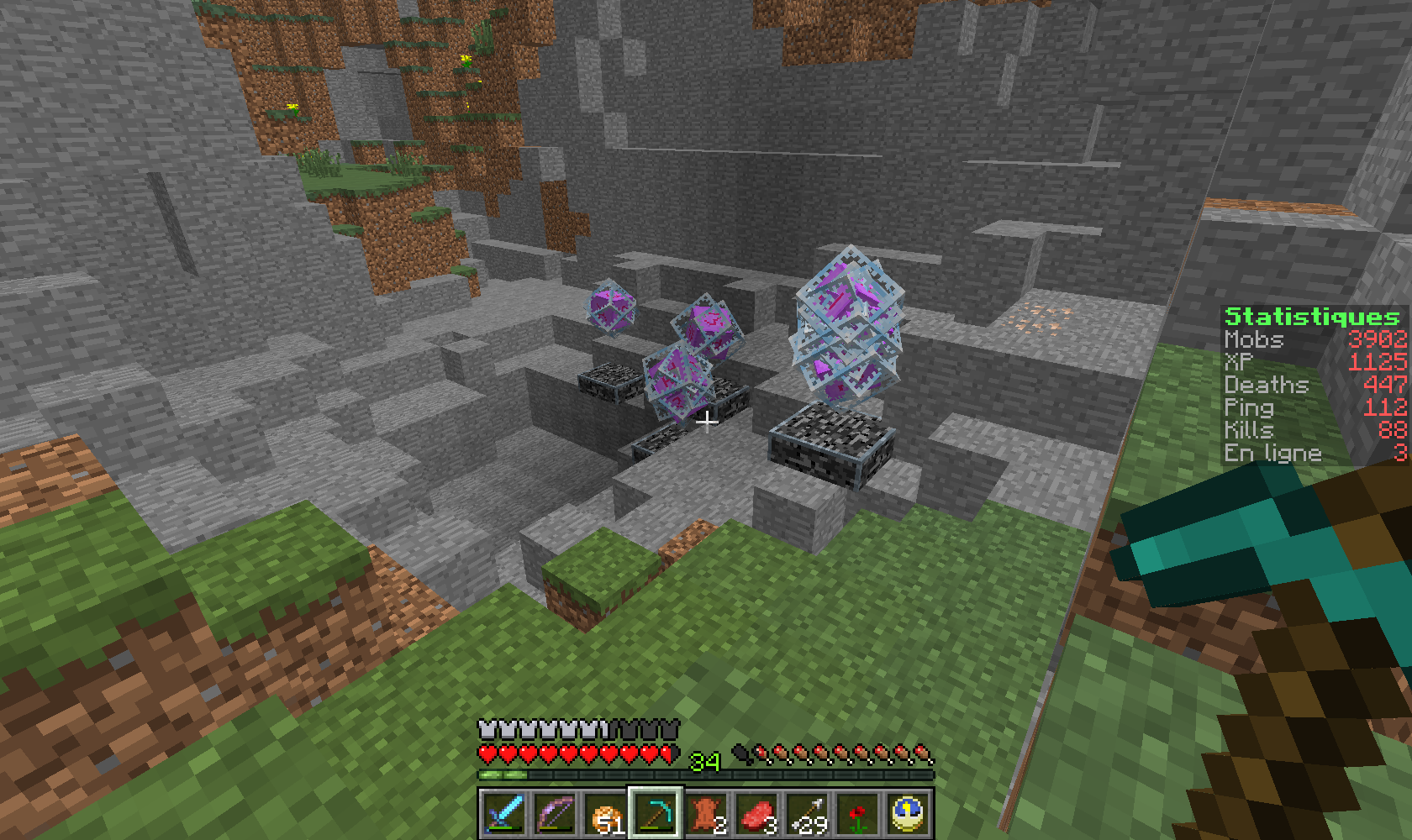Select the enchanted bow slot

point(555,813)
